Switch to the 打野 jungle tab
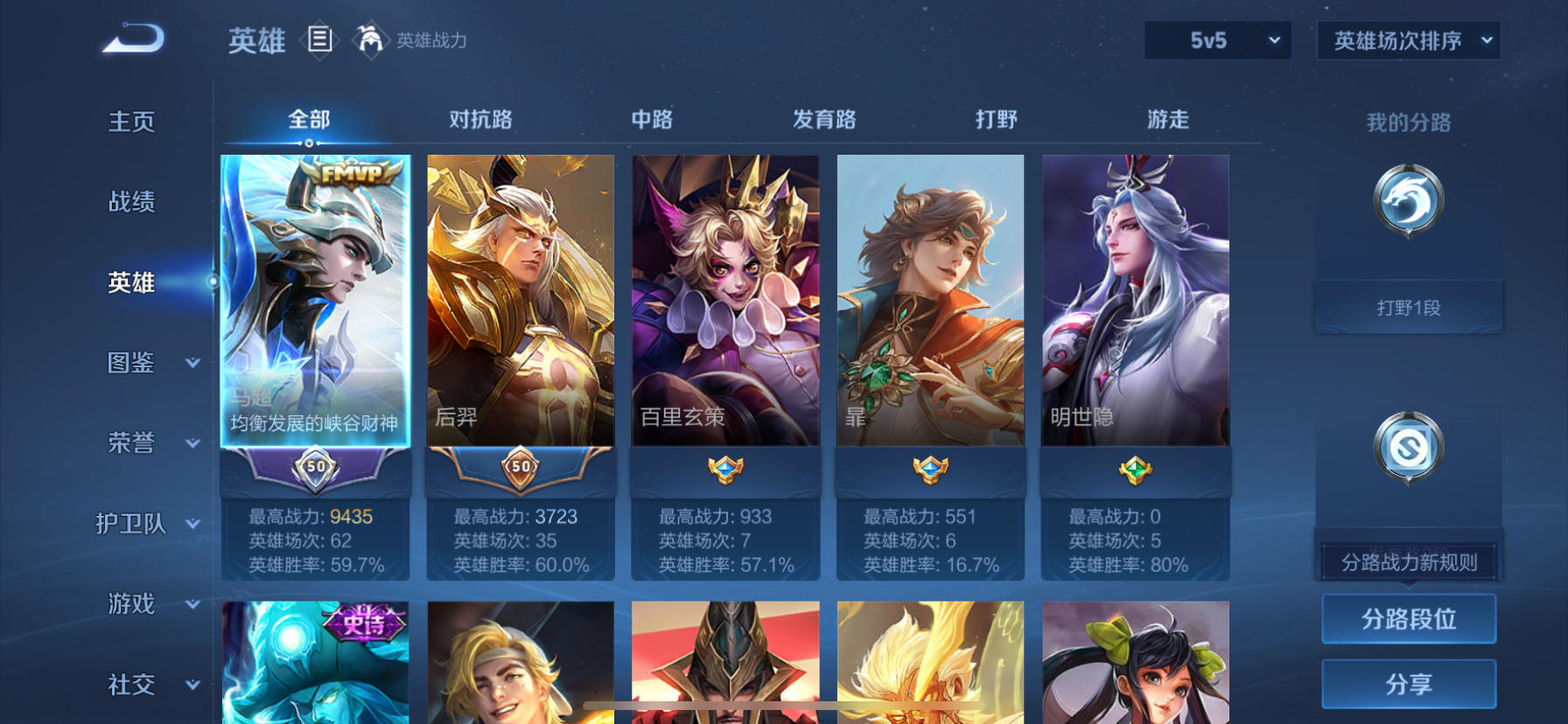The height and width of the screenshot is (724, 1568). coord(995,119)
